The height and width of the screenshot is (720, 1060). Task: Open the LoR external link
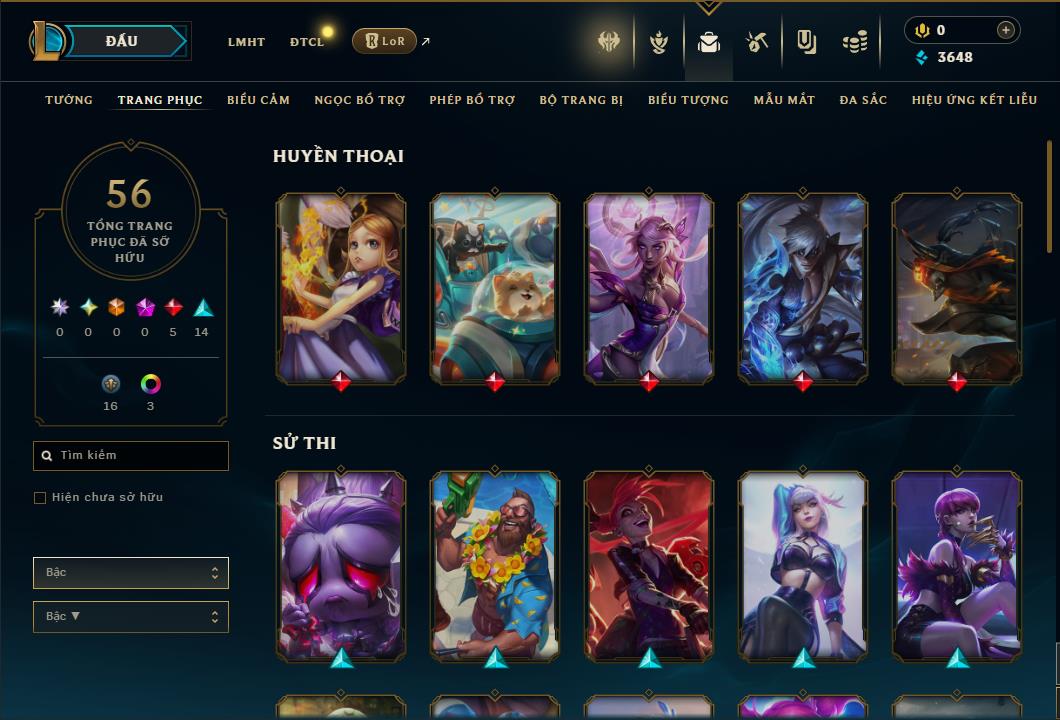click(385, 41)
